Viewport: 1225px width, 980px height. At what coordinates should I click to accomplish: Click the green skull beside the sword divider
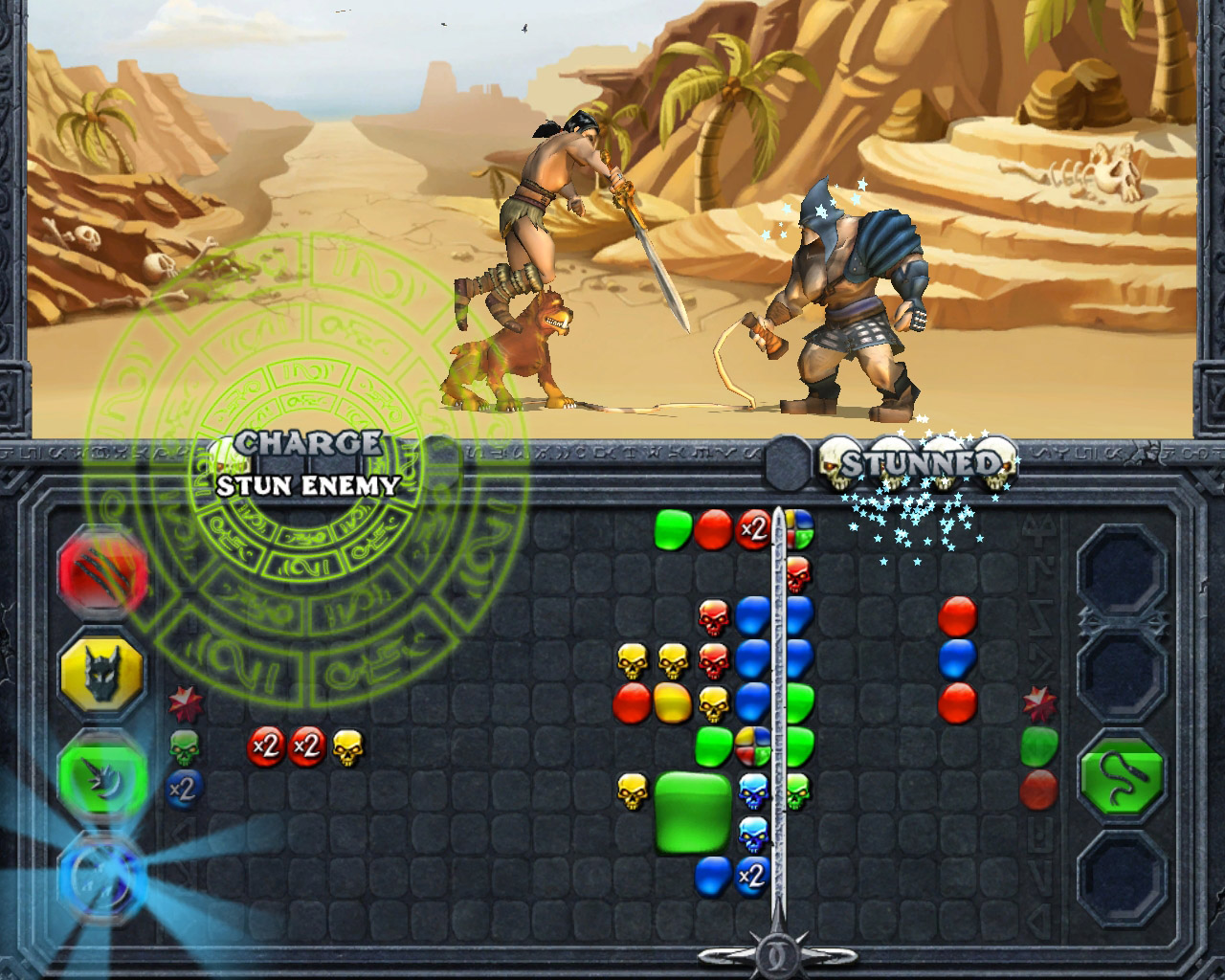point(797,791)
